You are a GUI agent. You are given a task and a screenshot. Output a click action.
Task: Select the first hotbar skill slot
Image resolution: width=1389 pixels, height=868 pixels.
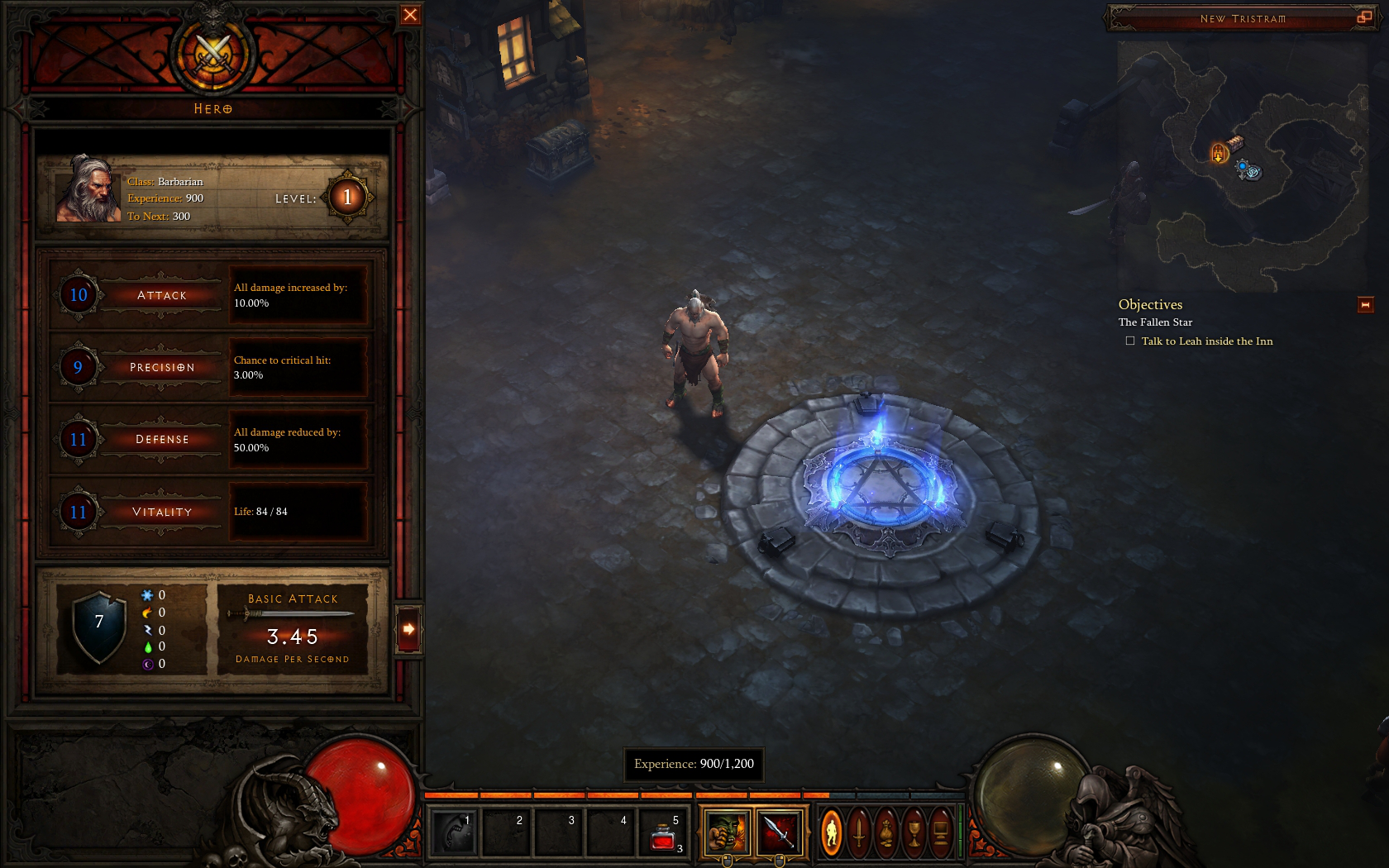click(x=453, y=832)
